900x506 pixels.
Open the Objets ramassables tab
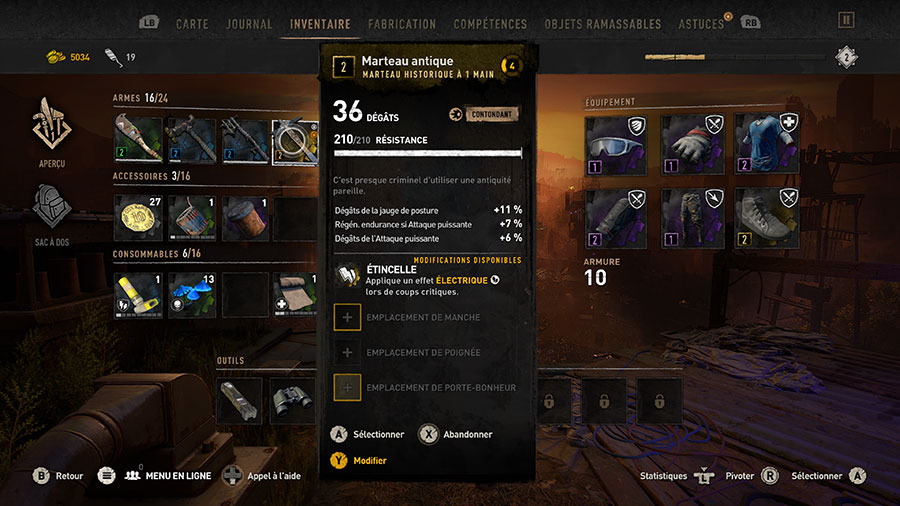(603, 23)
